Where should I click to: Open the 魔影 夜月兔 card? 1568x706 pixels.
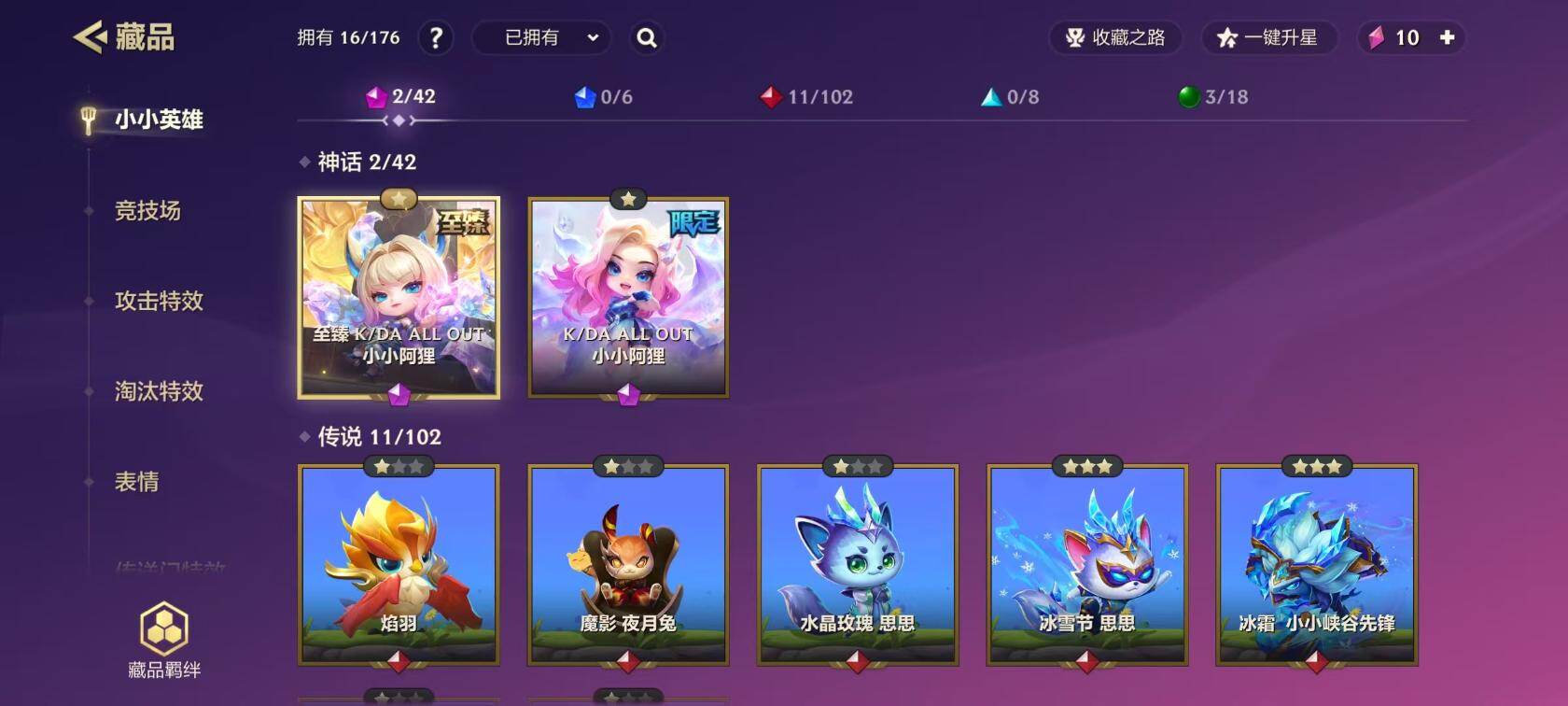(x=628, y=564)
